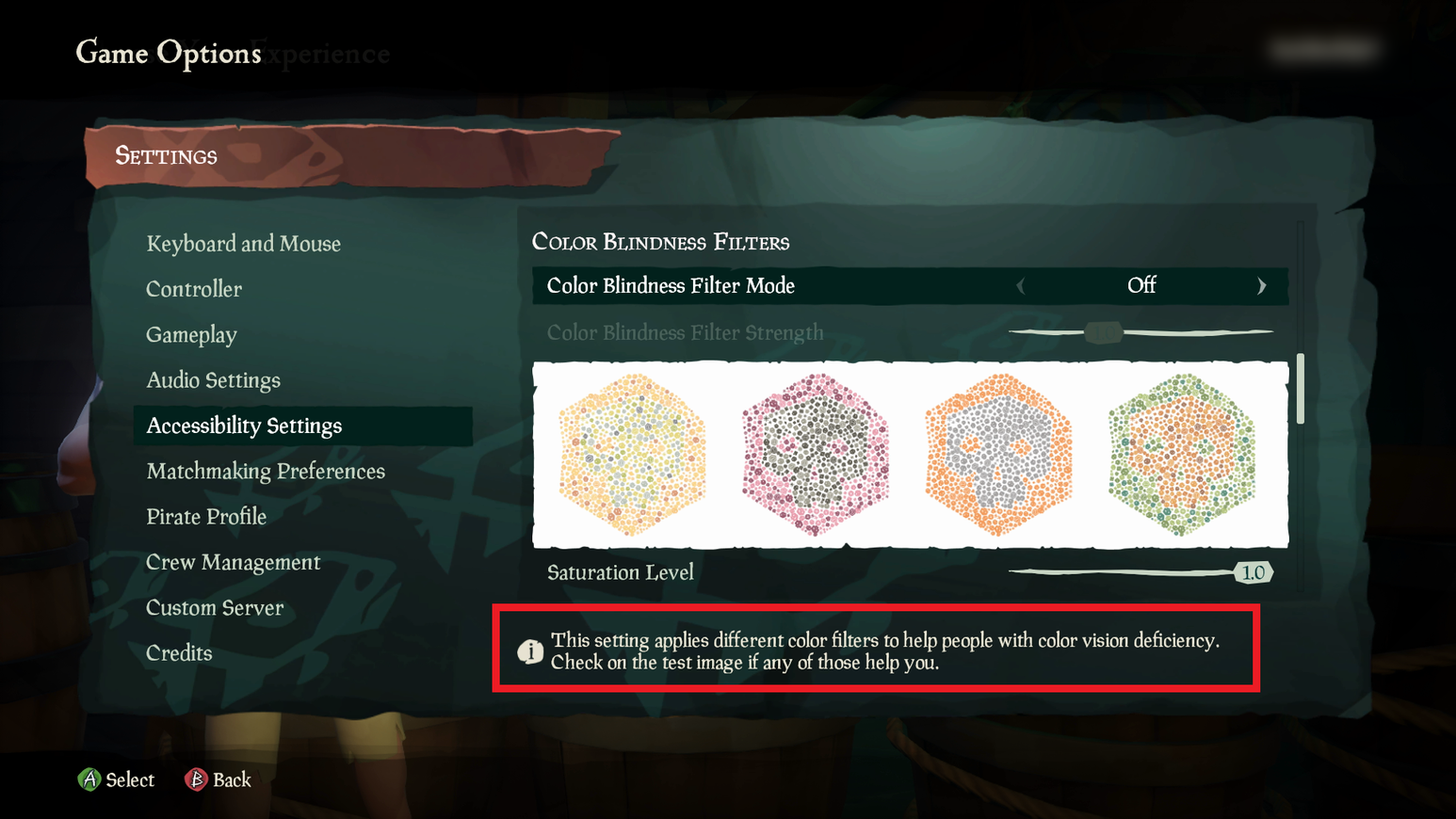Open Matchmaking Preferences
The image size is (1456, 819).
(266, 471)
